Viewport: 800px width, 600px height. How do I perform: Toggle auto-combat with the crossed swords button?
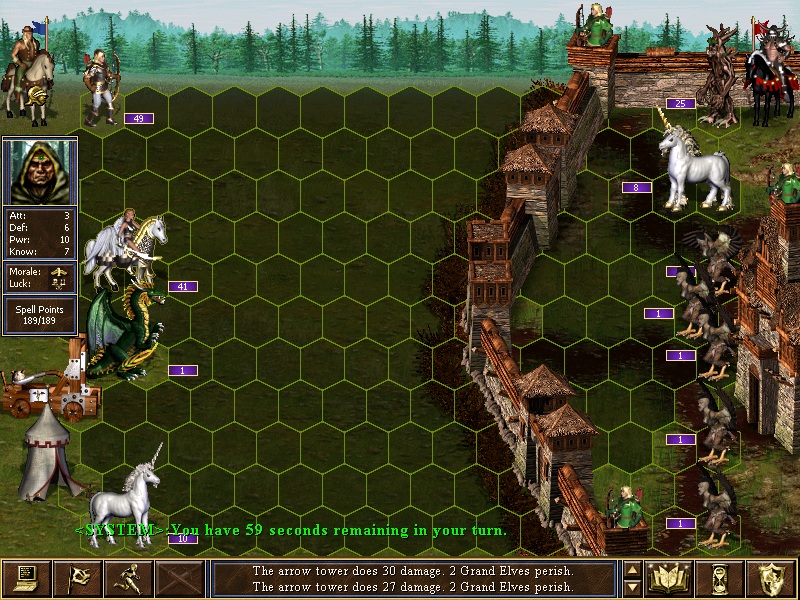coord(180,578)
